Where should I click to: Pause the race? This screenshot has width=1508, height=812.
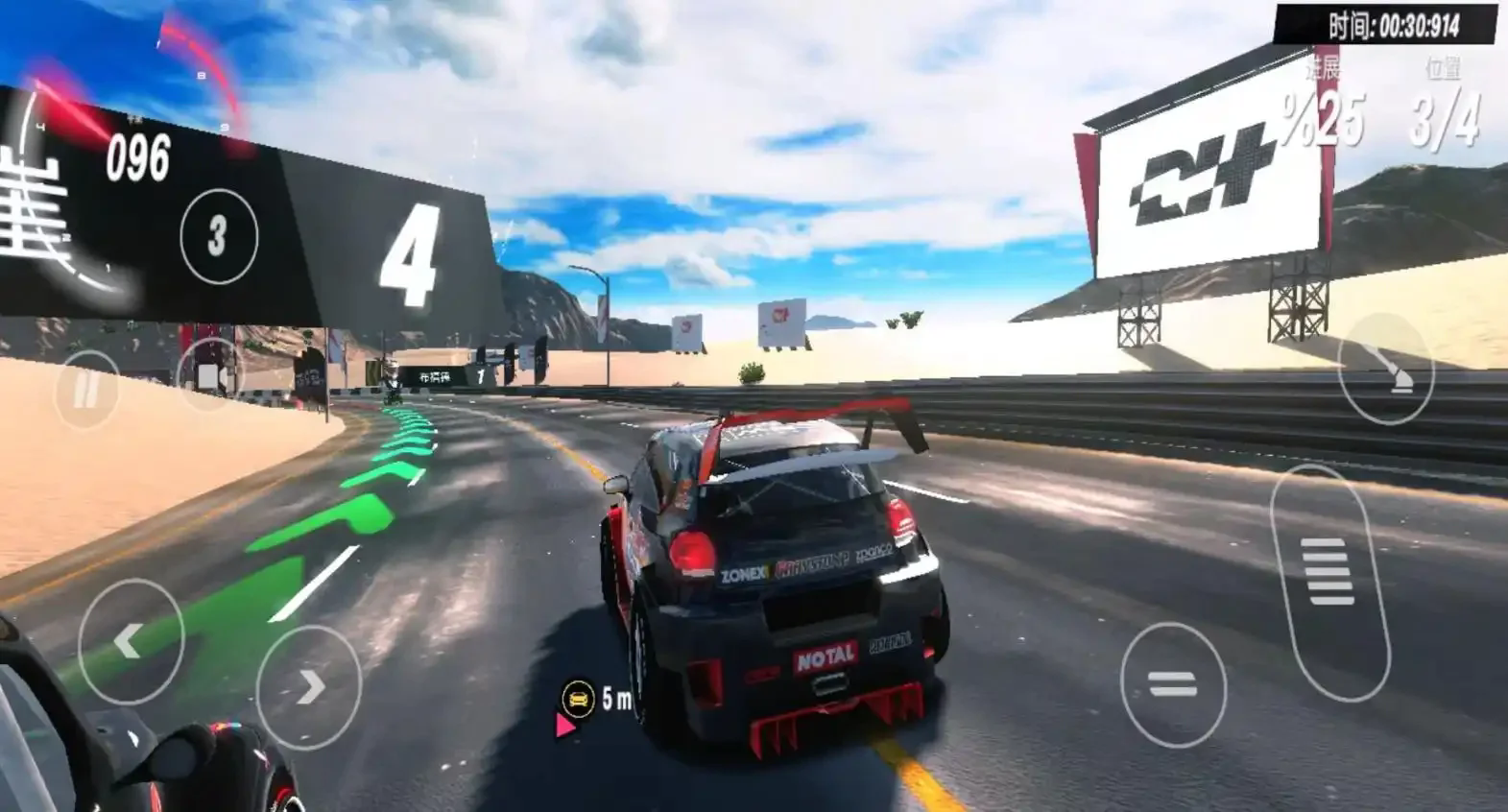[x=85, y=390]
